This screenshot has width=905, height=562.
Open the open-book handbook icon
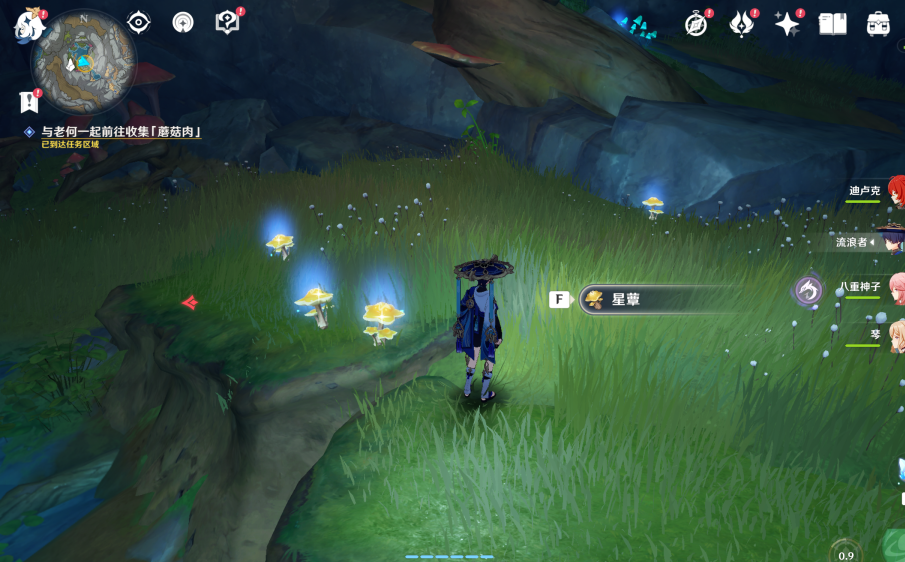pyautogui.click(x=832, y=24)
